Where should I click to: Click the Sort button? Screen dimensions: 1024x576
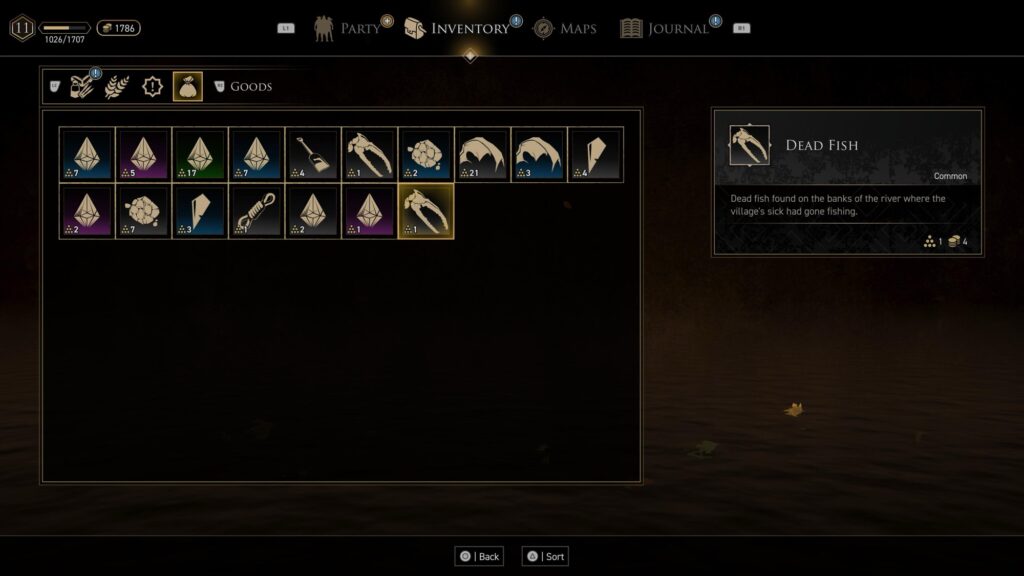click(545, 556)
